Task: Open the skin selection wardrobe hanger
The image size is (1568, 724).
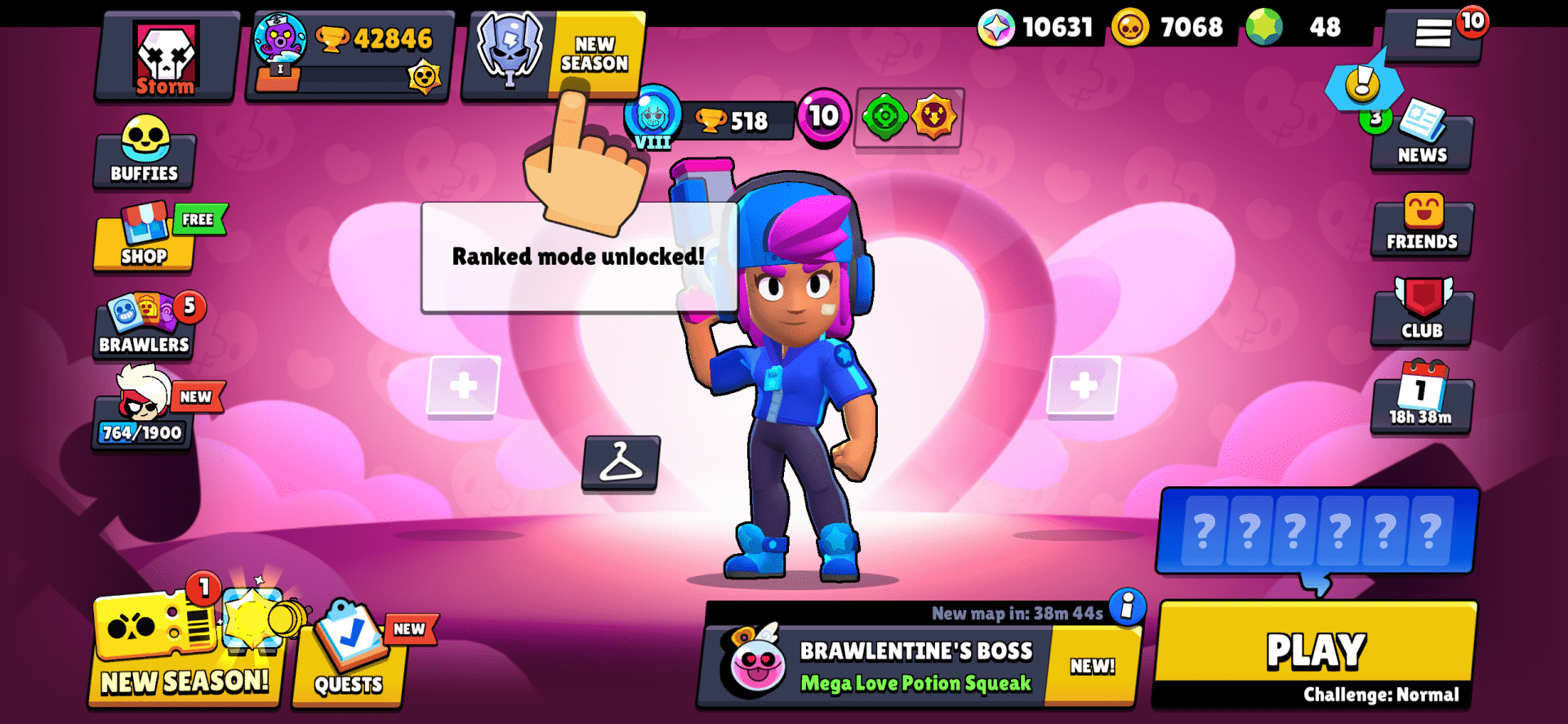Action: point(622,466)
